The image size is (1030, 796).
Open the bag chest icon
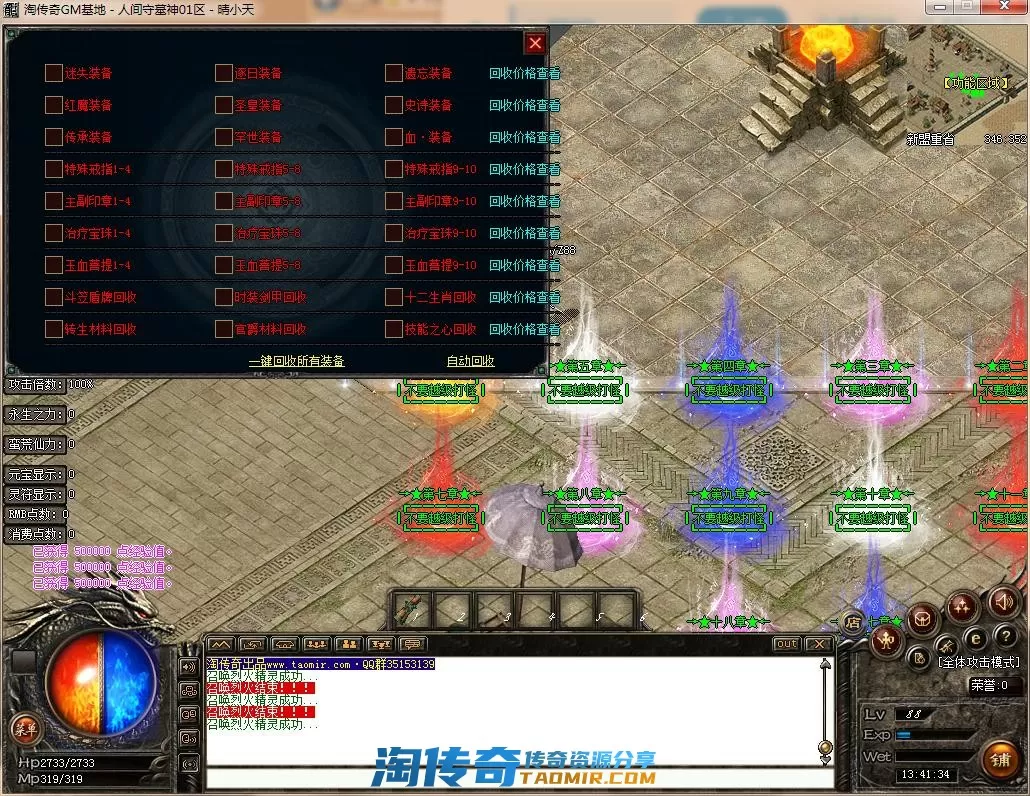tap(923, 619)
